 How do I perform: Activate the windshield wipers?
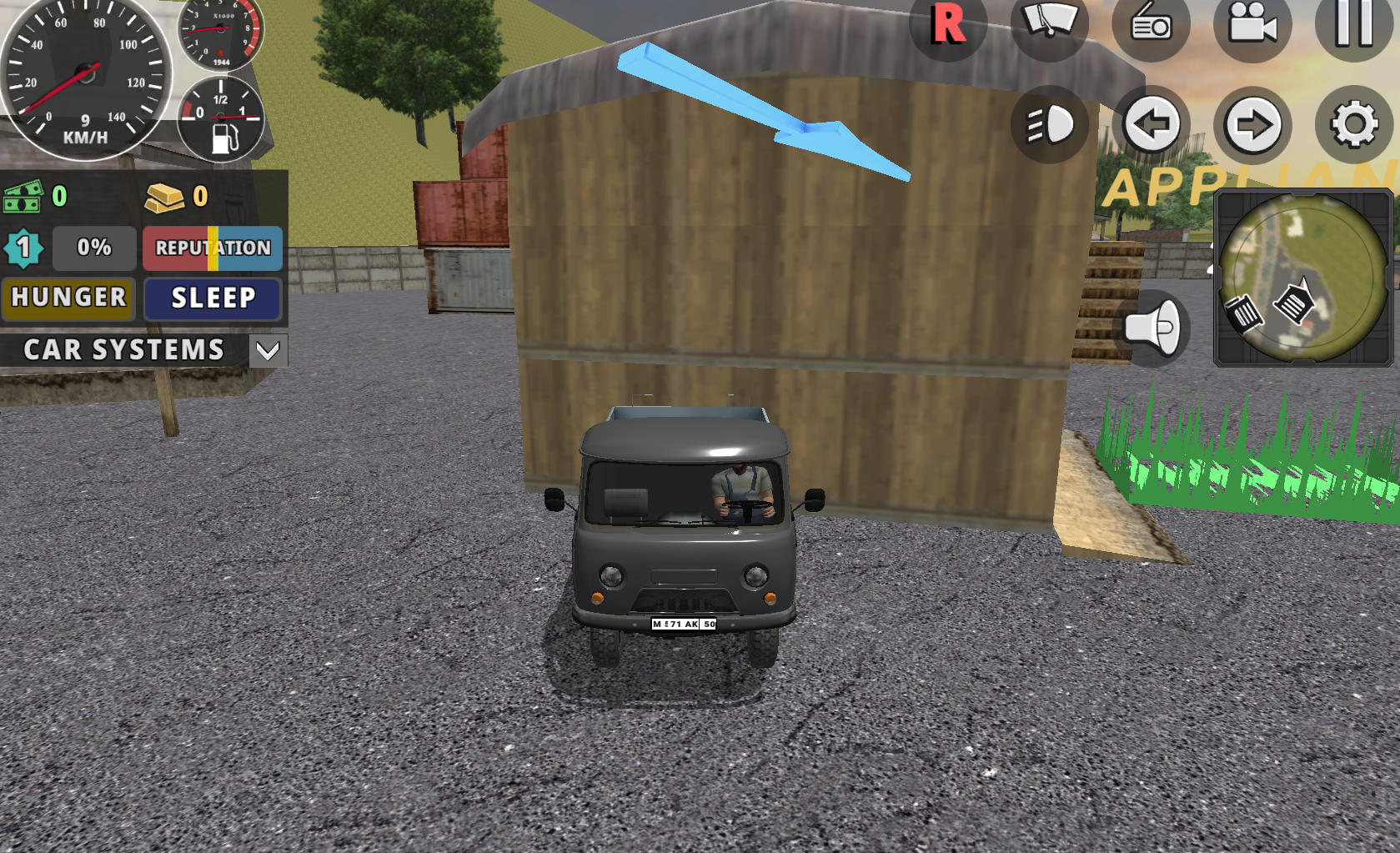(x=1049, y=28)
